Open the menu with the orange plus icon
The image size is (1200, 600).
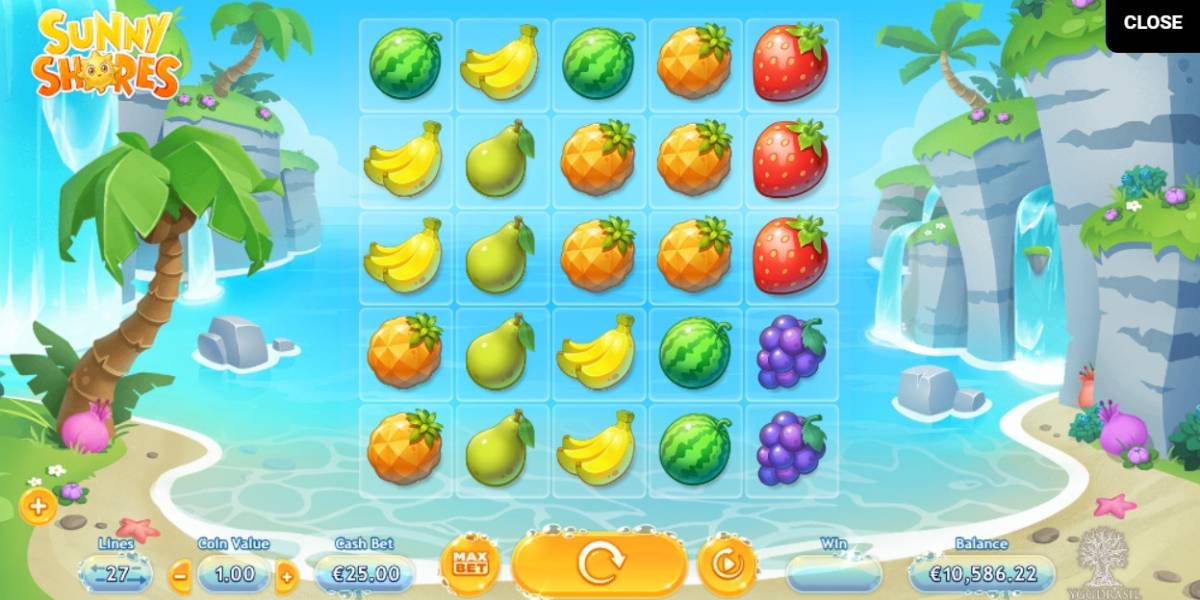pos(38,507)
